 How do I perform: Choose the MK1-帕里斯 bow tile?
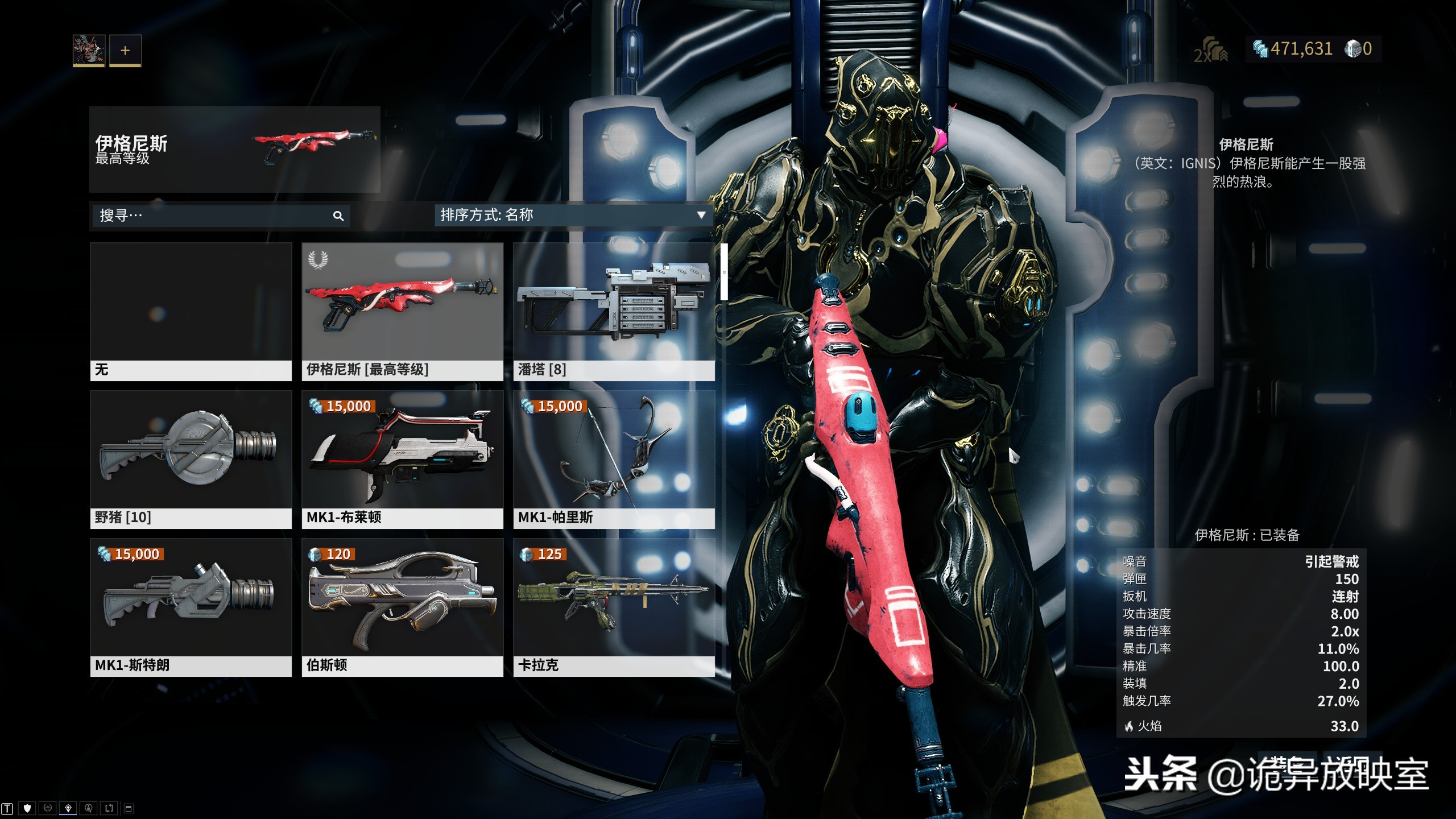[614, 460]
